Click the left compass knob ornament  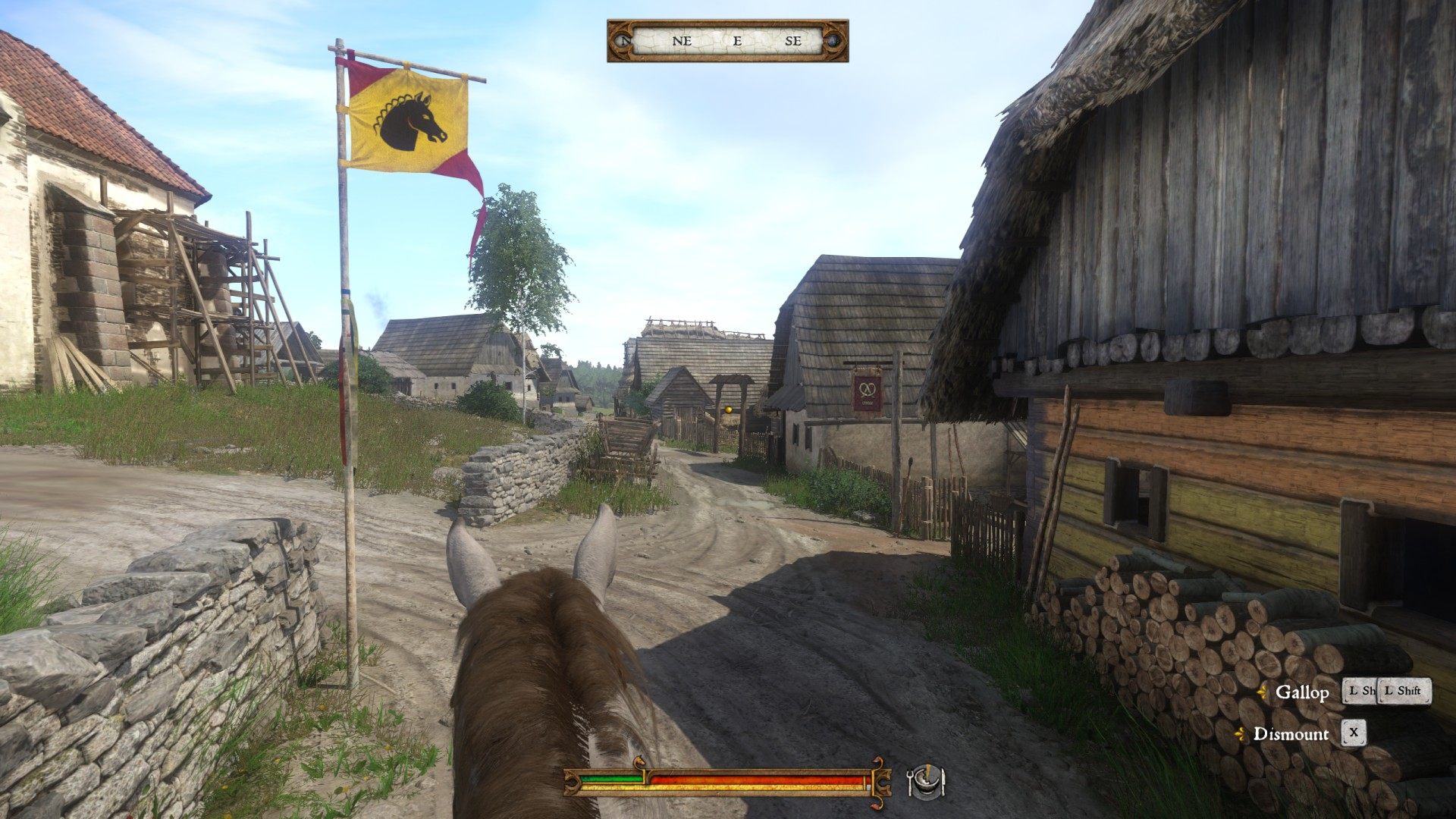point(622,42)
